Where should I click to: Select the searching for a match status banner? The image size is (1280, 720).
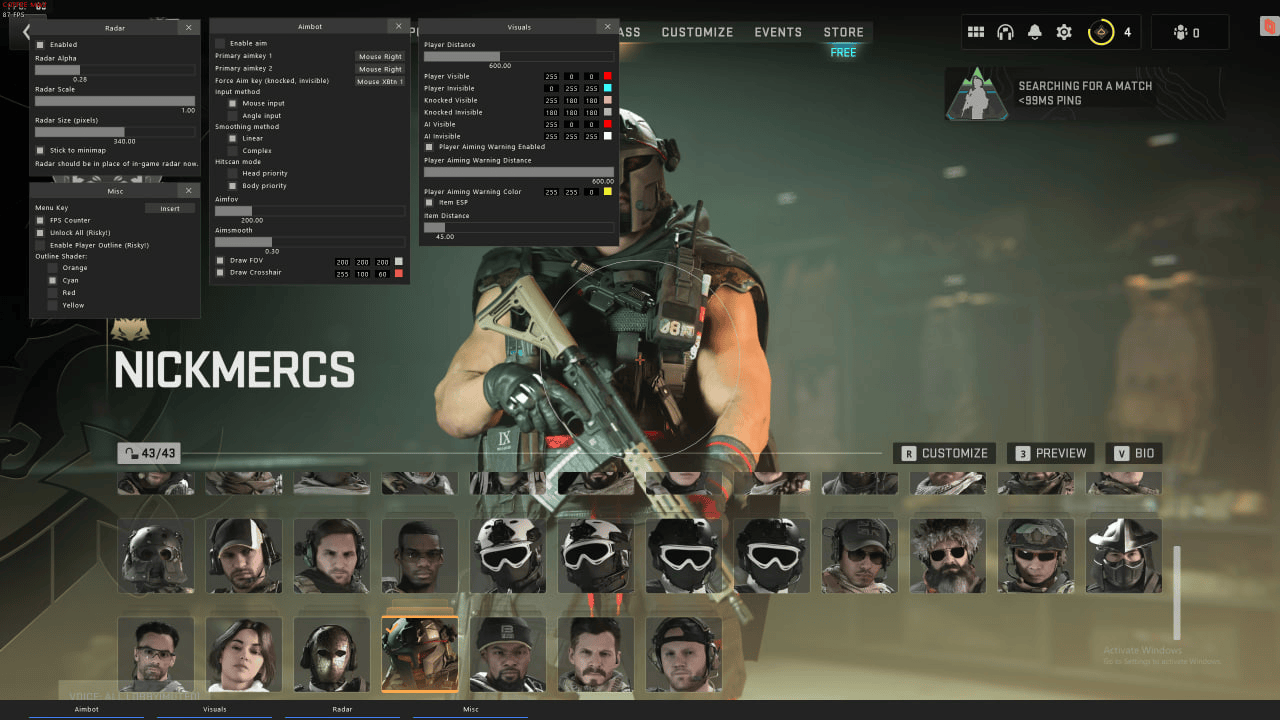[x=1084, y=93]
